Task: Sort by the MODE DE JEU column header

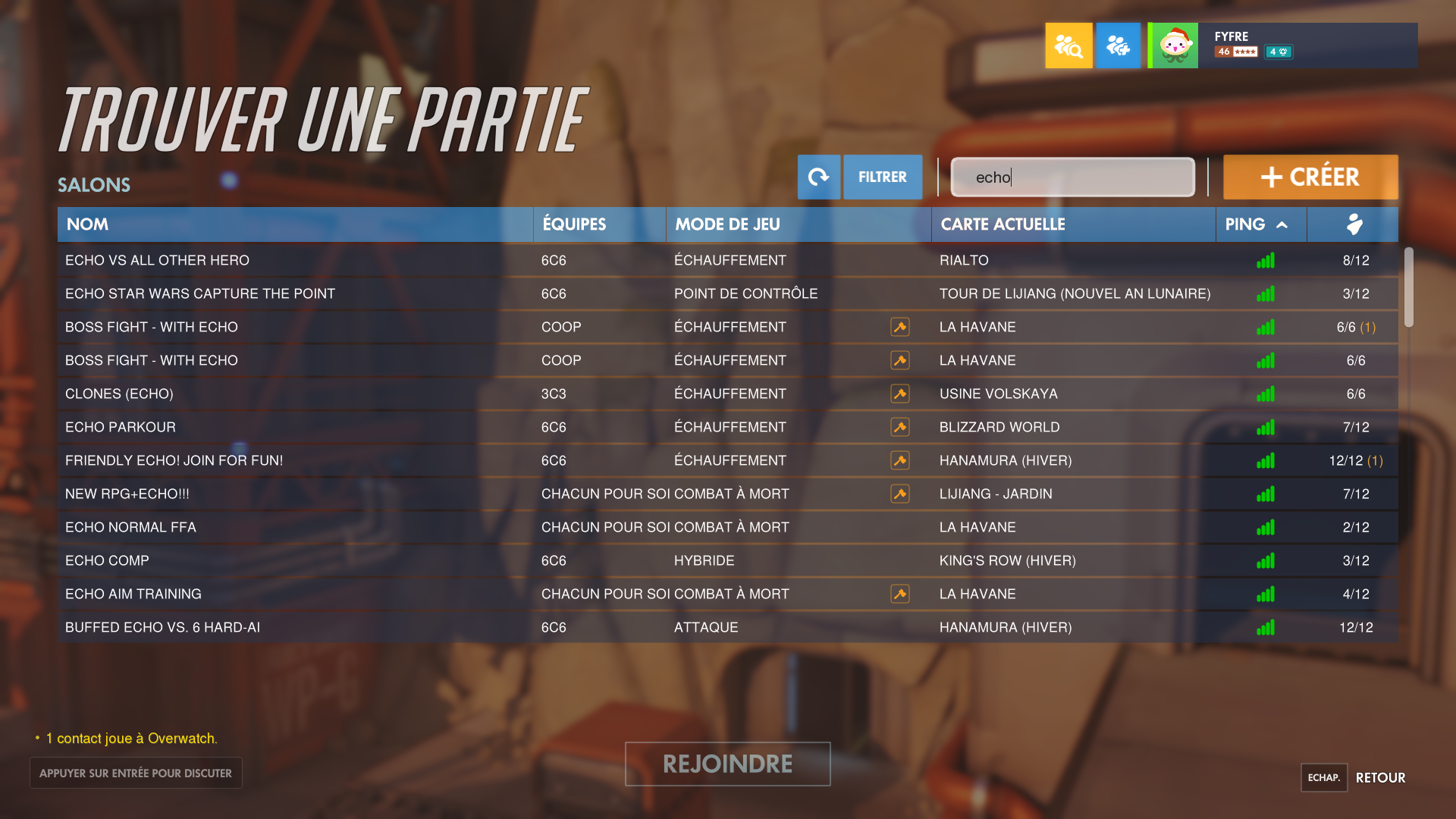Action: tap(726, 224)
